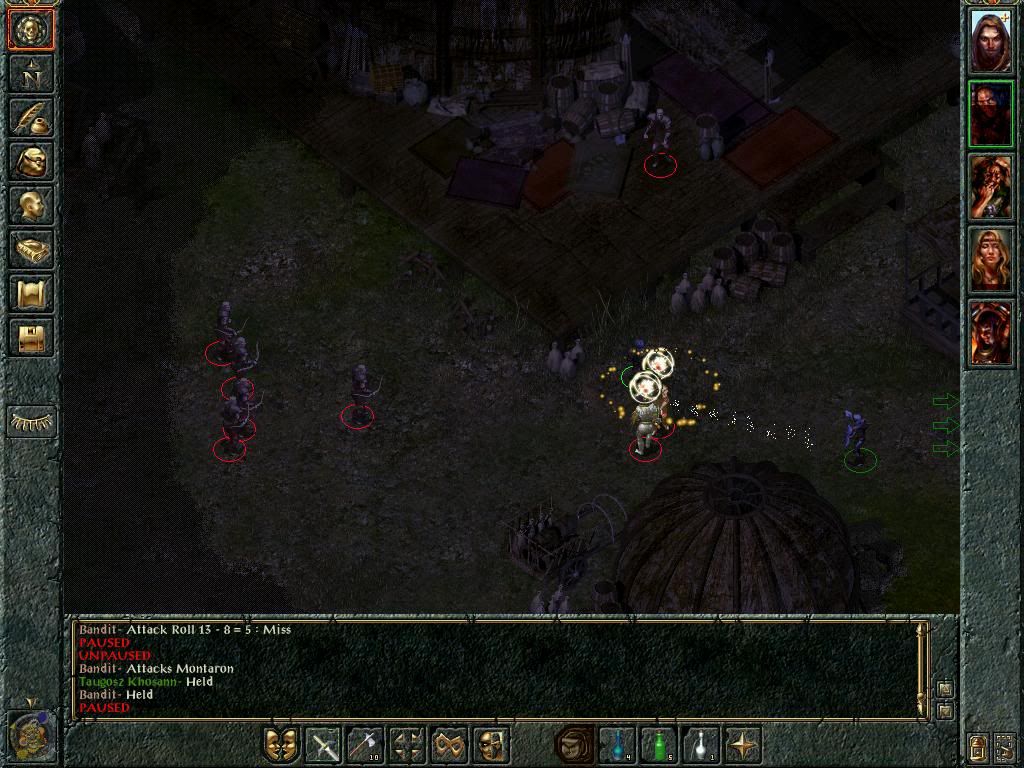
Task: Open the star special abilities button
Action: pyautogui.click(x=743, y=745)
